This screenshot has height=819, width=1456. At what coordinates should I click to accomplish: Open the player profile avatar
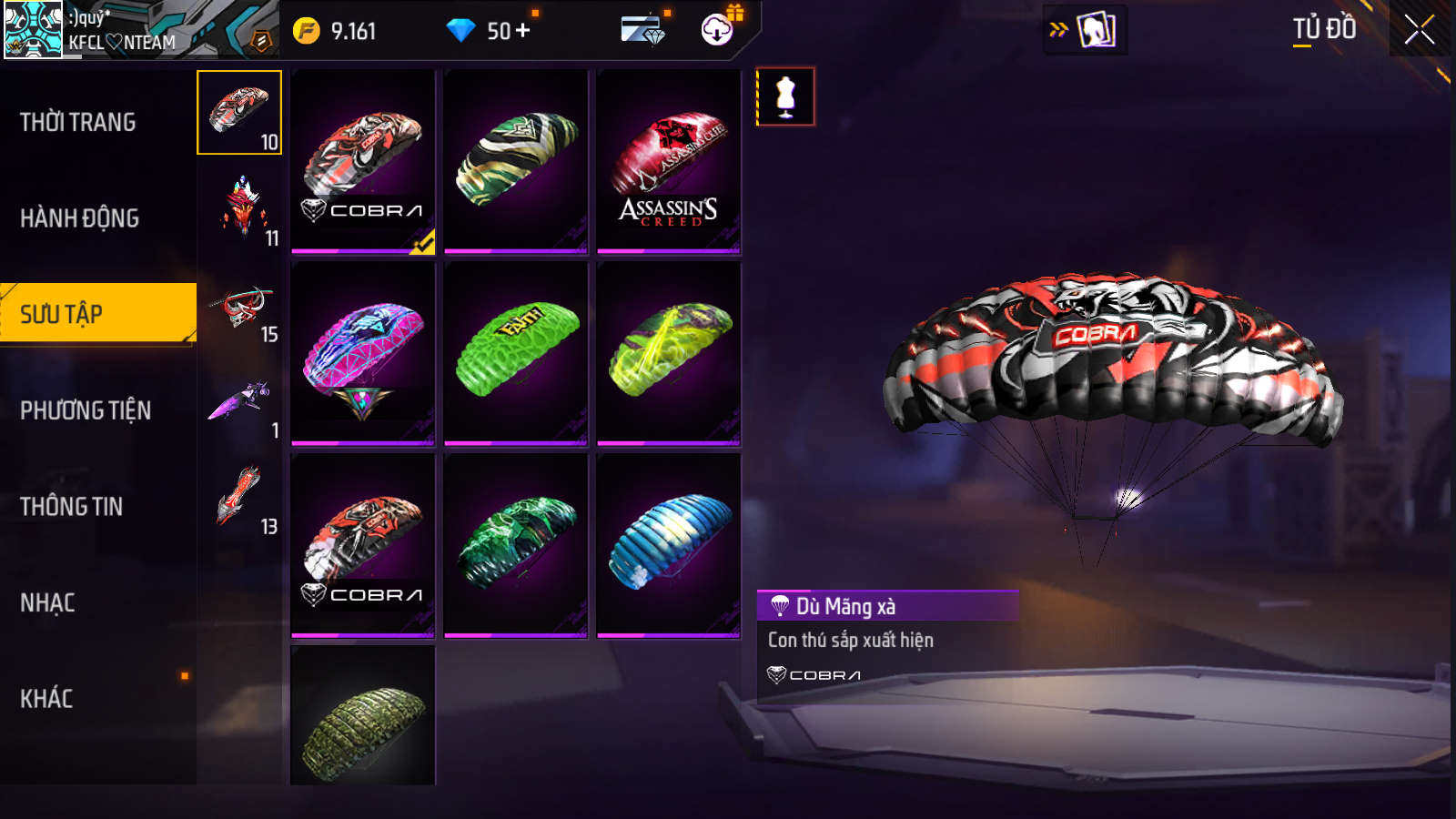pyautogui.click(x=34, y=29)
